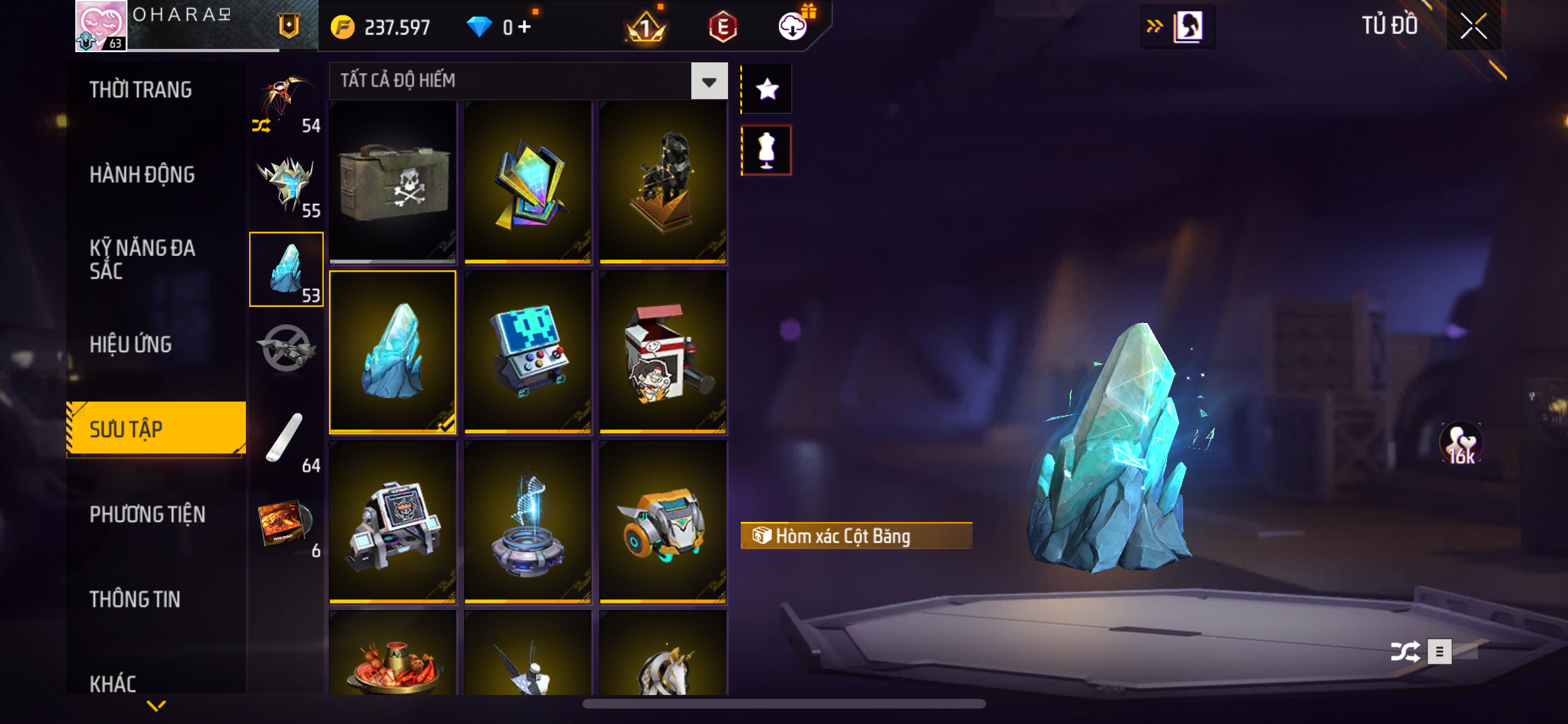Image resolution: width=1568 pixels, height=724 pixels.
Task: Close the Tủ Đồ wardrobe screen
Action: point(1473,26)
